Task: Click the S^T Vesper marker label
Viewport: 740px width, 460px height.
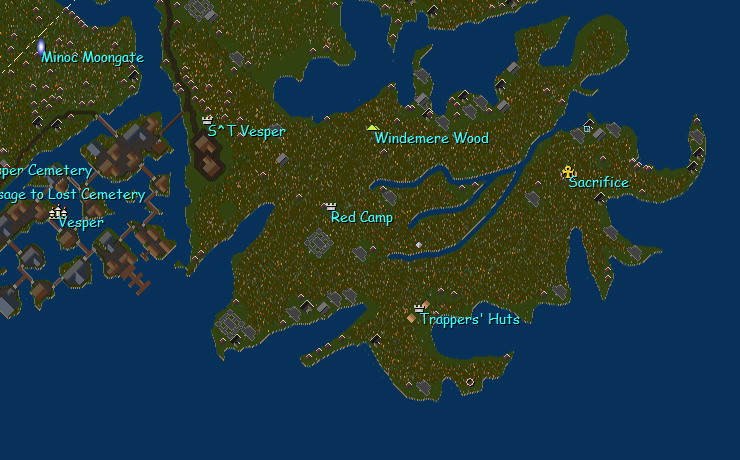Action: (246, 131)
